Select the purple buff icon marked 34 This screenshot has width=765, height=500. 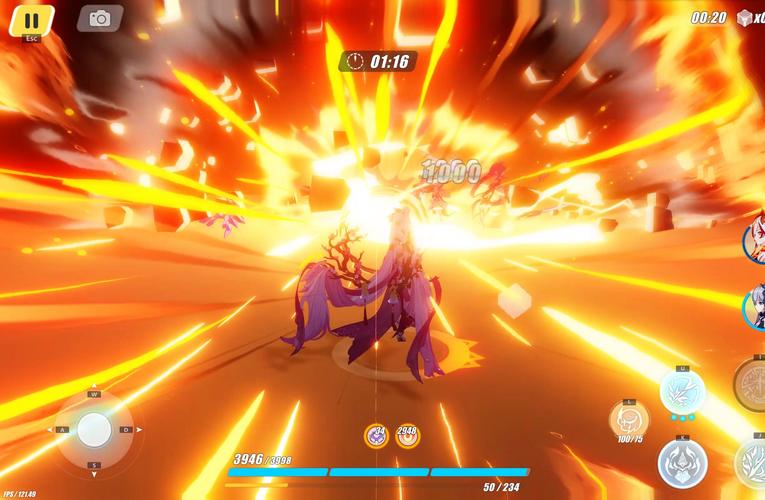(x=376, y=436)
